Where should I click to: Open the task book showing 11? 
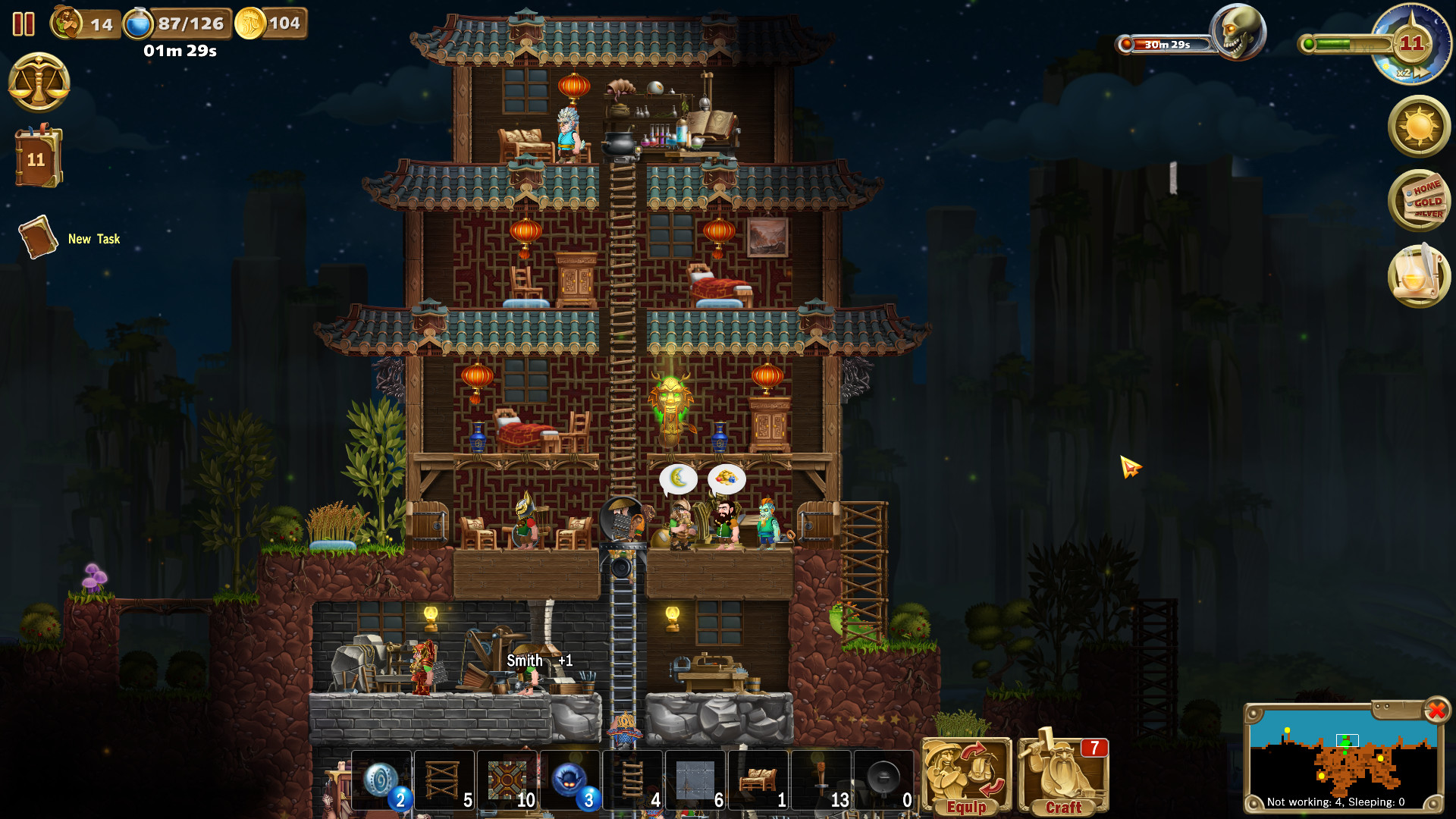(37, 158)
